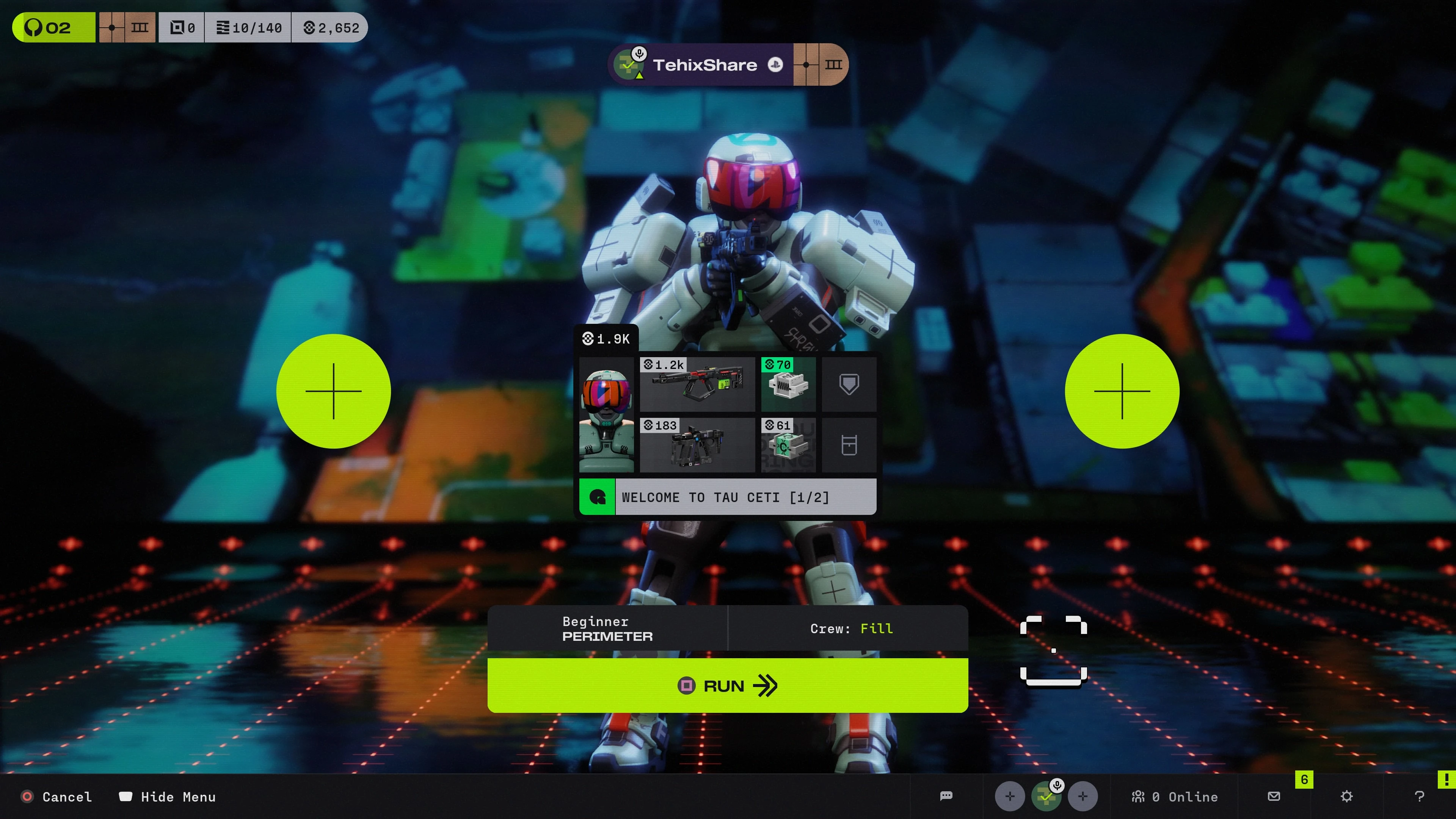Open the vault showing 10/140
Viewport: 1456px width, 819px height.
click(249, 28)
